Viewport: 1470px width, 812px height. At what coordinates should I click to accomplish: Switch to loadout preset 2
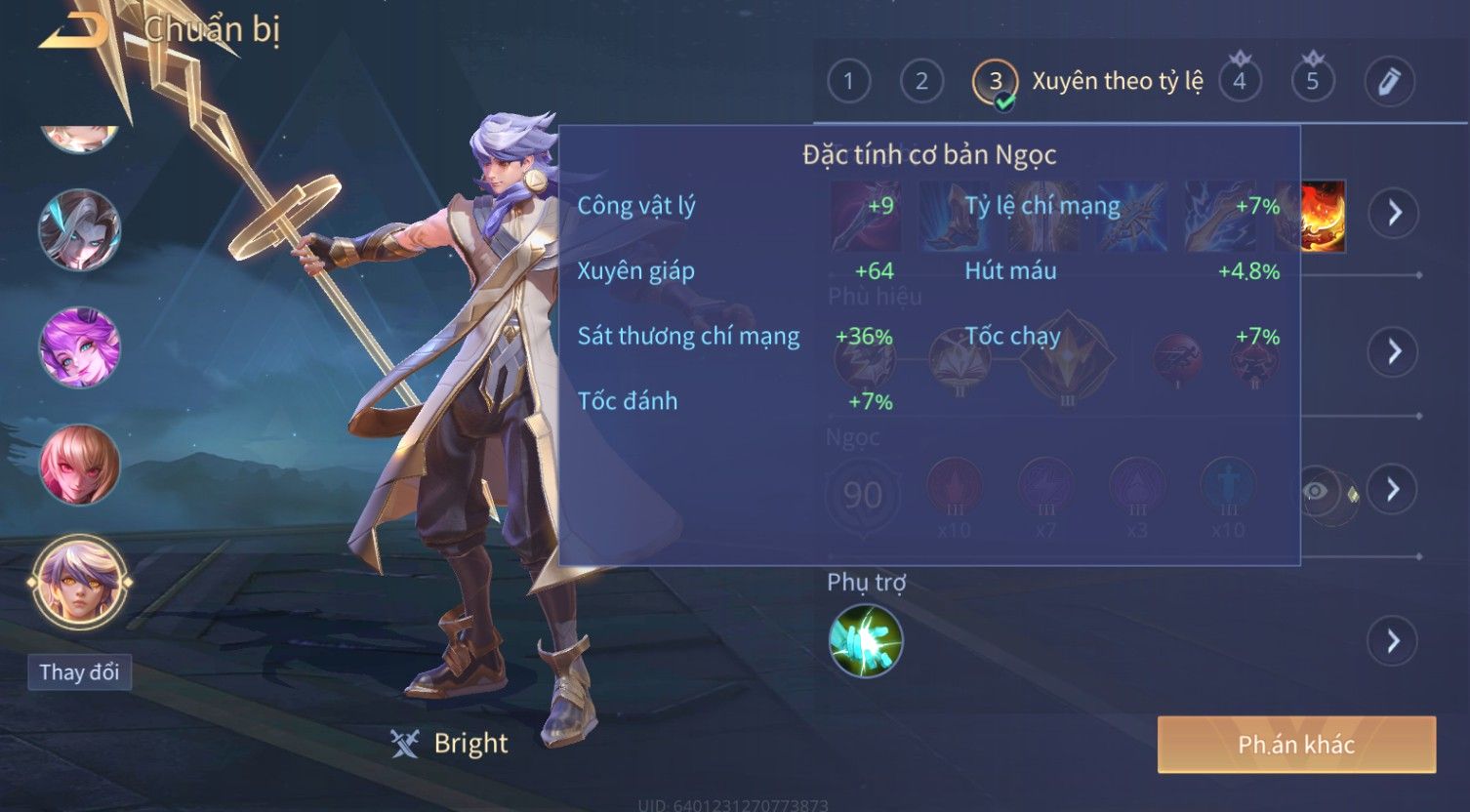[921, 81]
